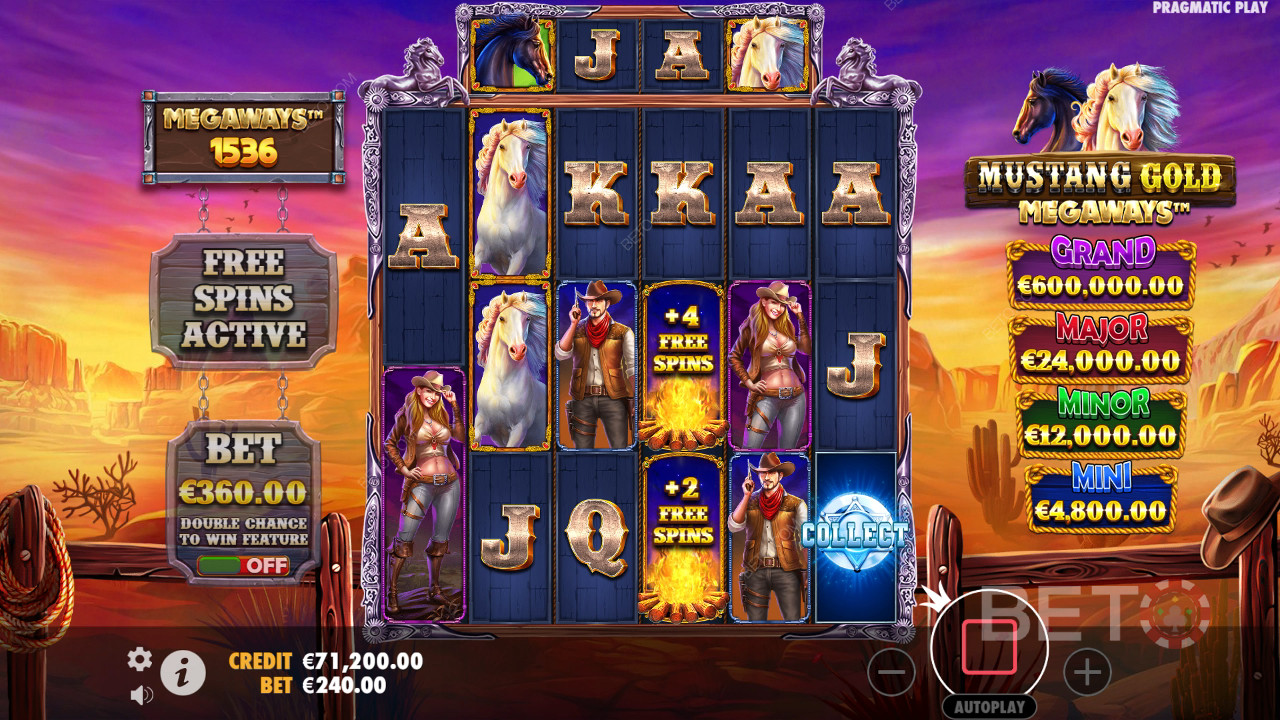
Task: Toggle the Double Chance to Win feature
Action: point(243,565)
